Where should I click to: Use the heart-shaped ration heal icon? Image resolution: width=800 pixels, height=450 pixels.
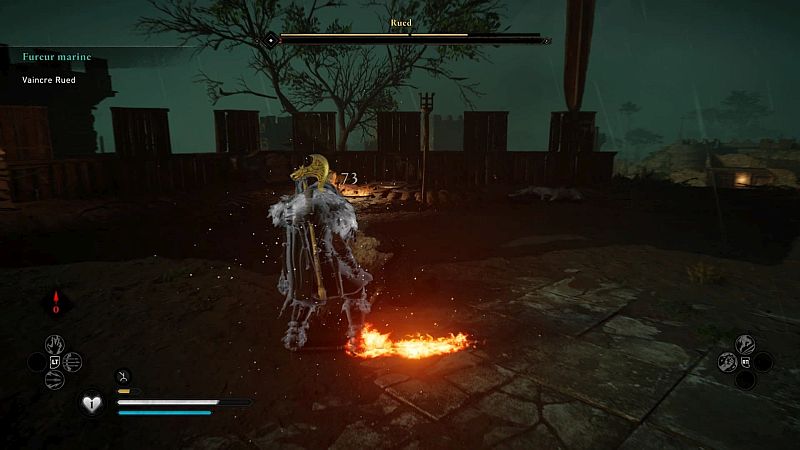(92, 403)
